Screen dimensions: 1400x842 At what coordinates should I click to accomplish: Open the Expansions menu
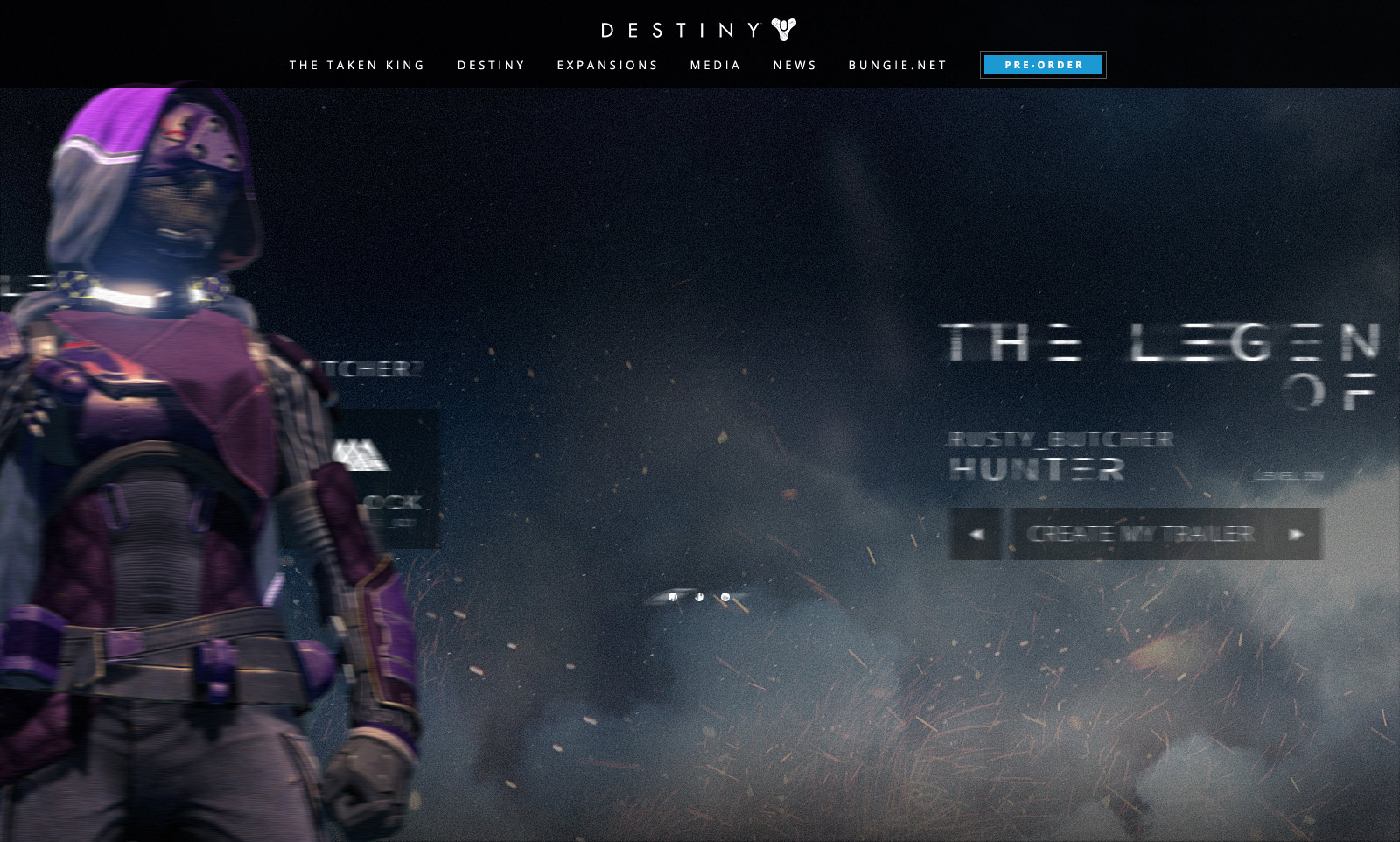click(607, 66)
